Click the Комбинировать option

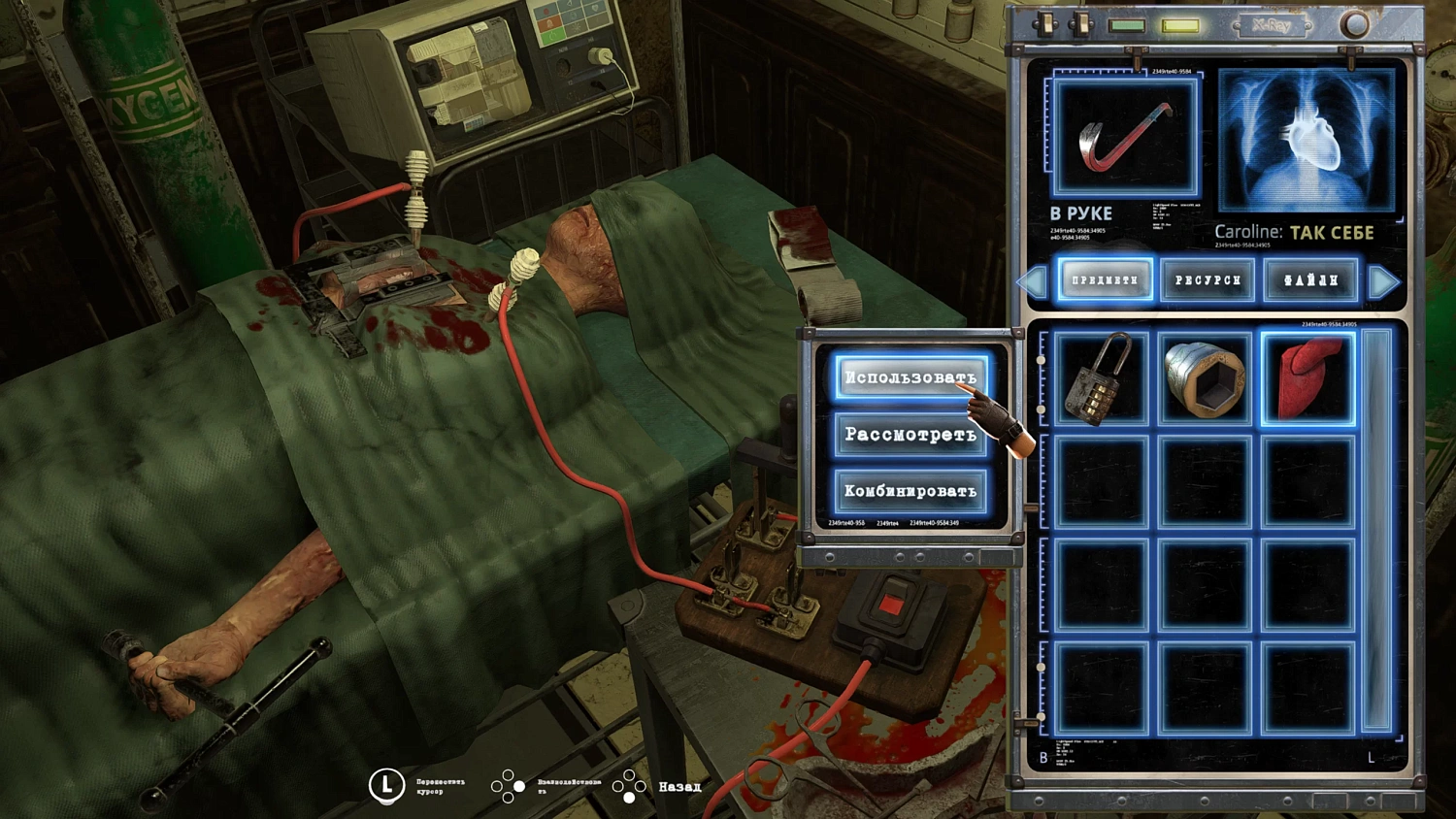point(910,491)
